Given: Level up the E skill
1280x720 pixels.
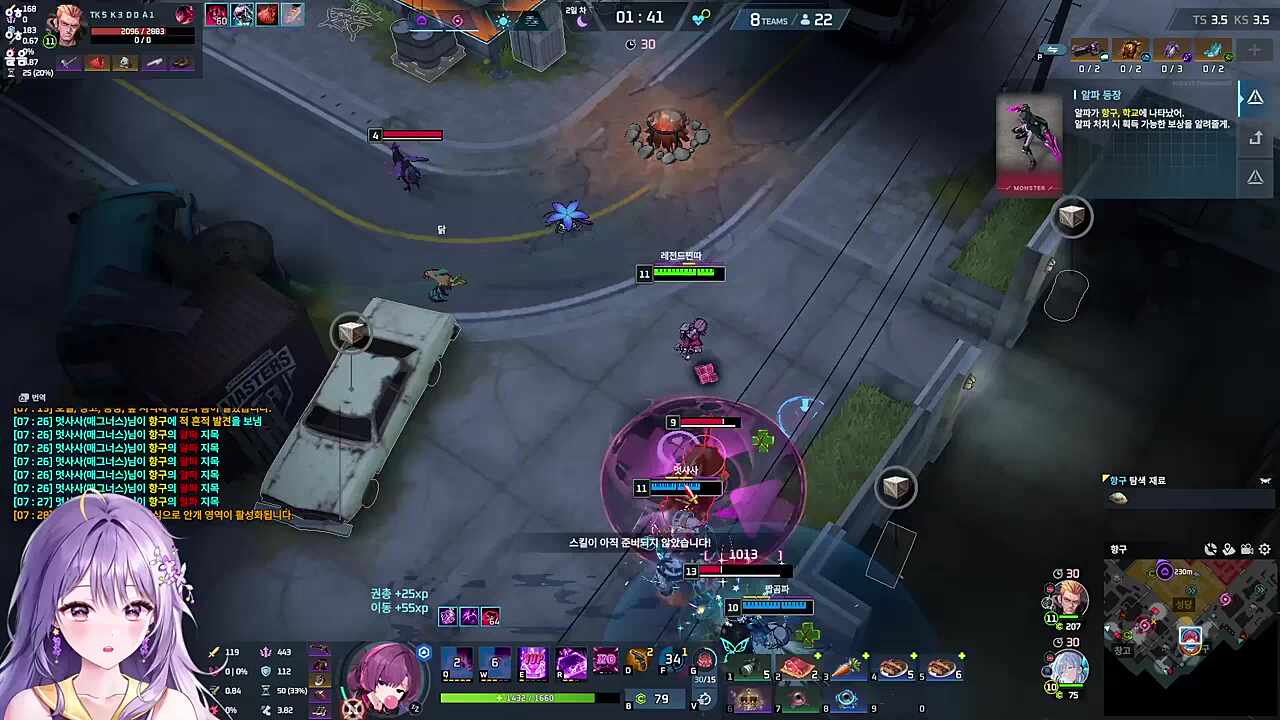Looking at the screenshot, I should [533, 662].
